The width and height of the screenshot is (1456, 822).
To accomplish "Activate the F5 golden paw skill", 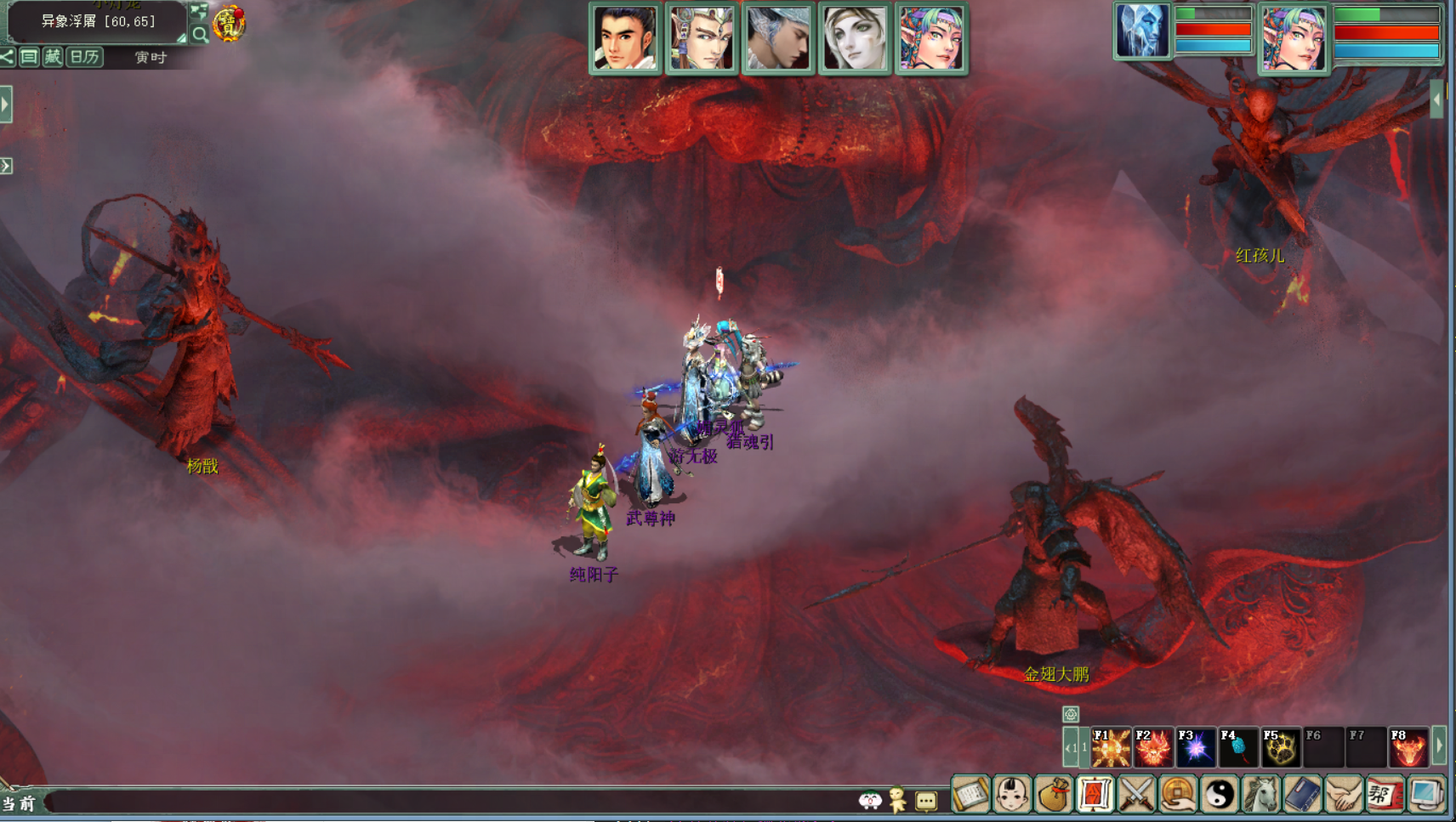I will click(1281, 748).
